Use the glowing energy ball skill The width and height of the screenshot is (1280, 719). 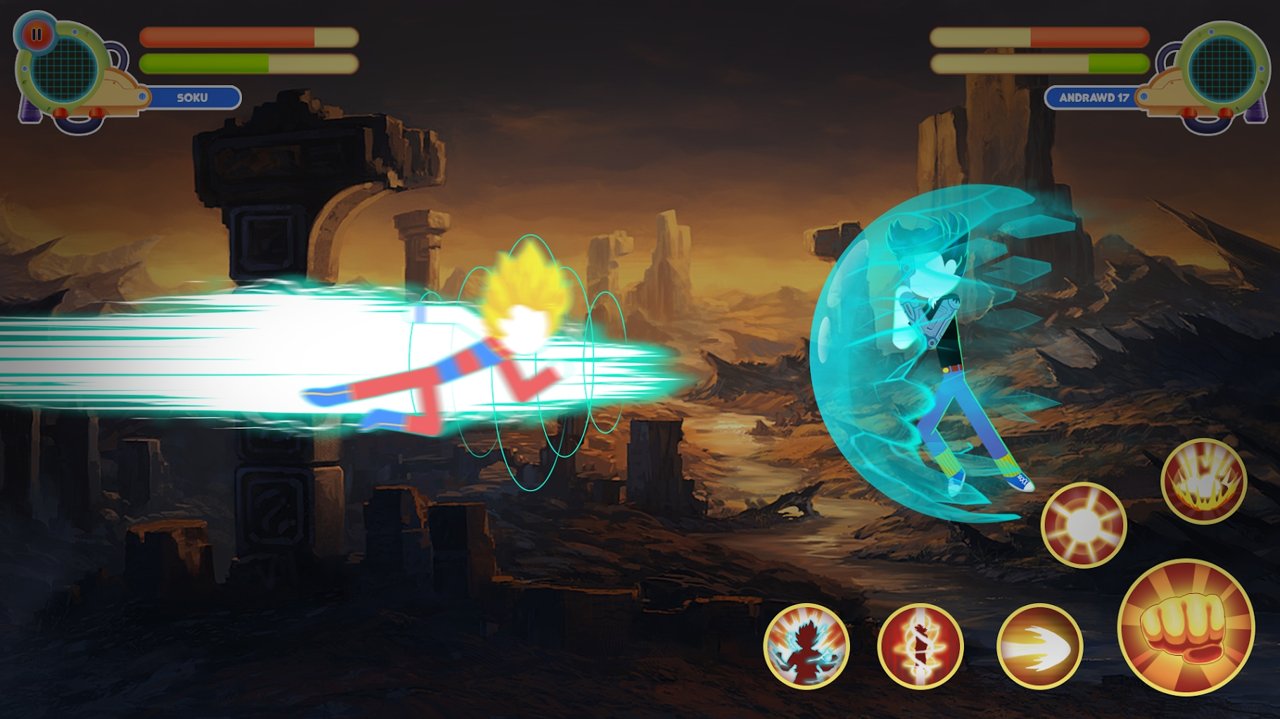(1083, 525)
